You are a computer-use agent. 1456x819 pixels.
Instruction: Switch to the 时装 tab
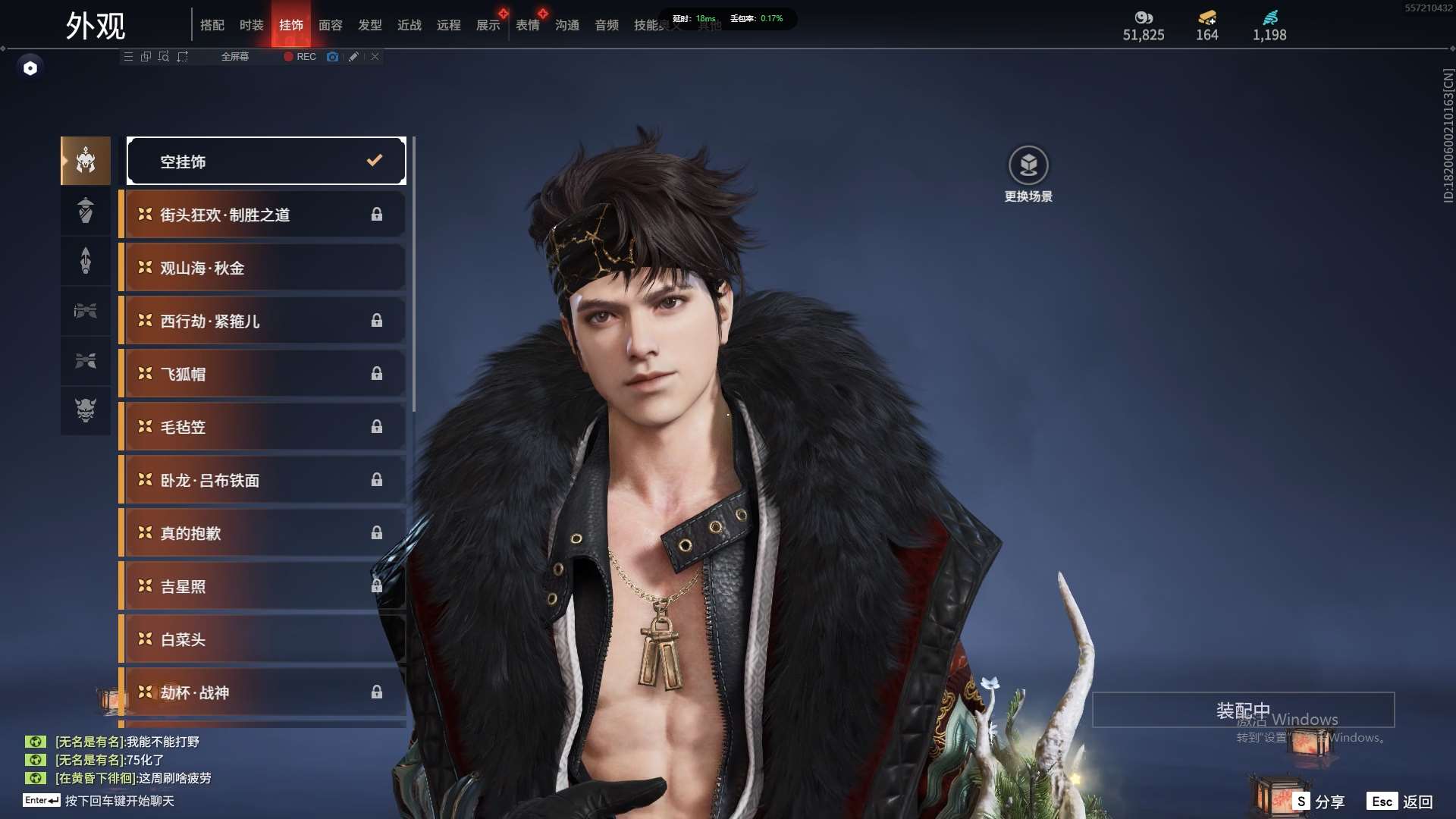tap(251, 25)
